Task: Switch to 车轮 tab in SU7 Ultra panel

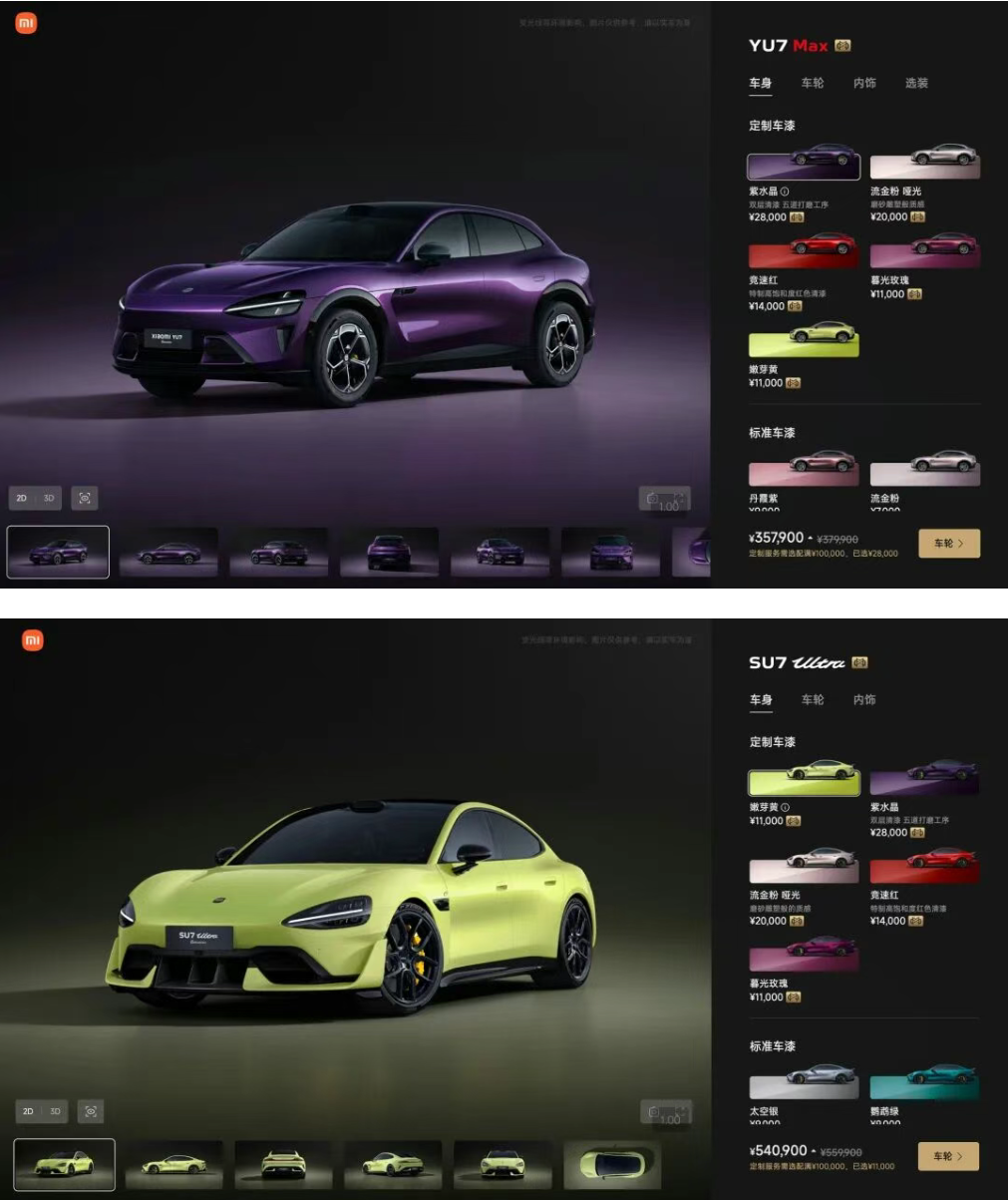Action: pos(813,700)
